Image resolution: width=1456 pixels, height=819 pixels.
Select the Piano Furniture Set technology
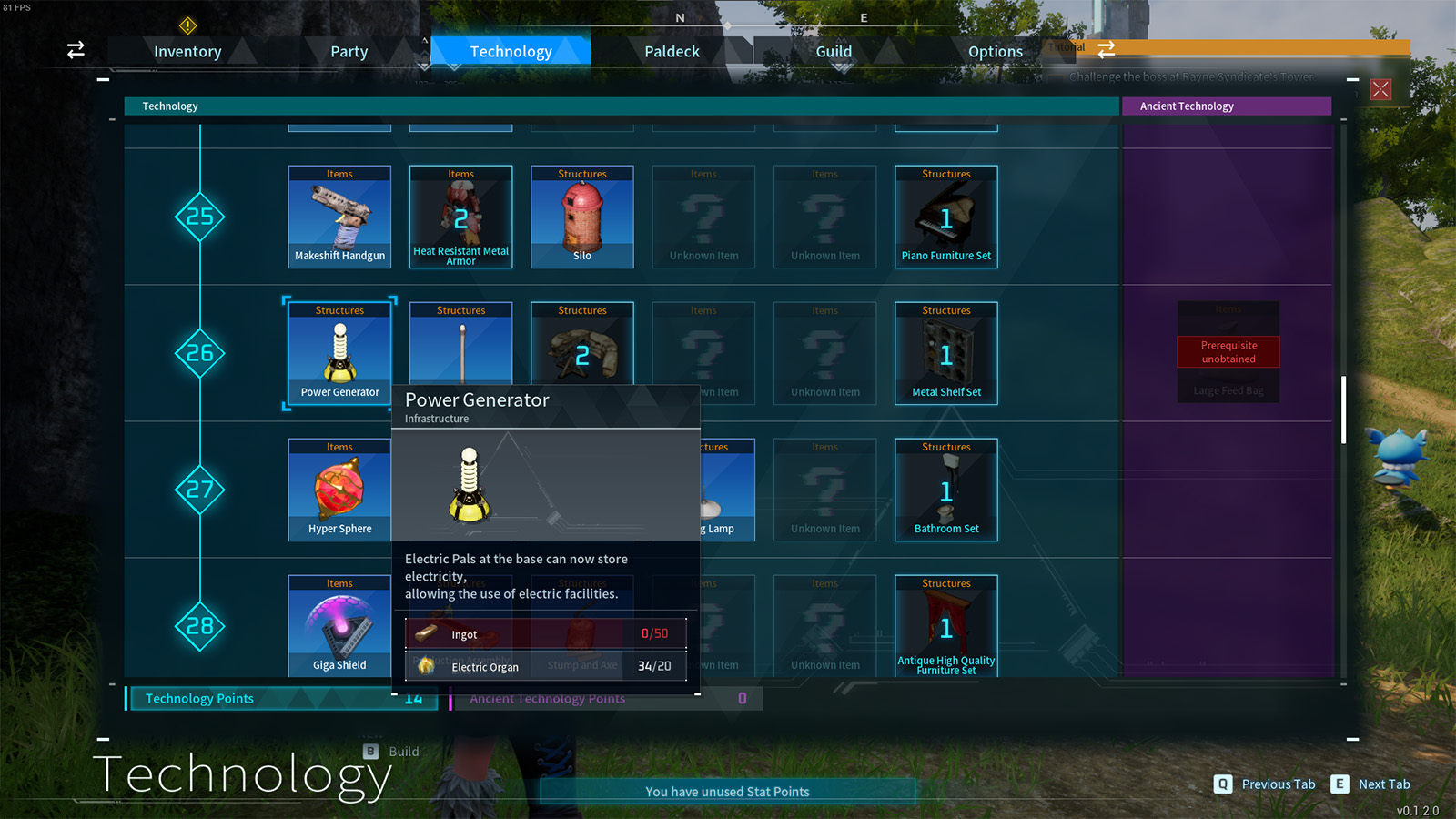946,217
